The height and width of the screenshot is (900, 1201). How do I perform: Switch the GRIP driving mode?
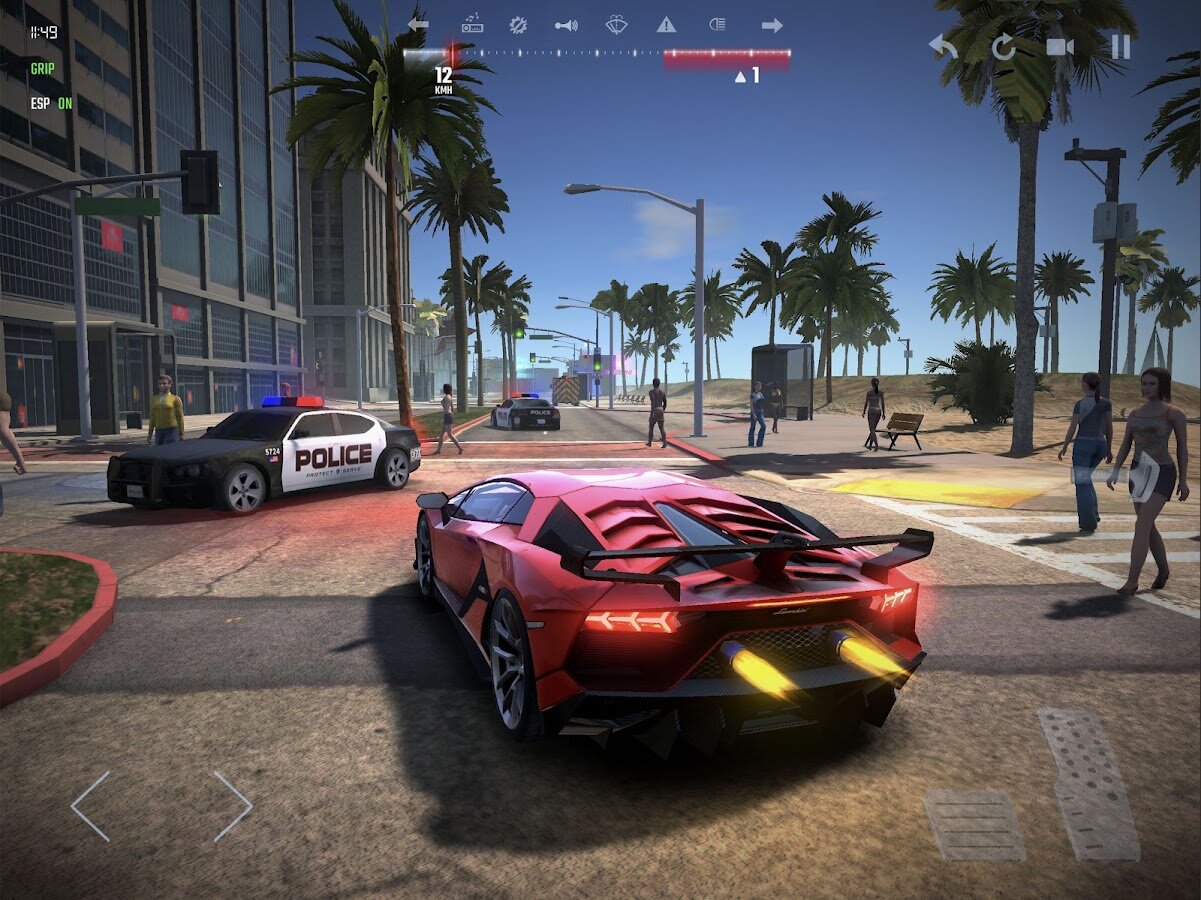[x=43, y=69]
